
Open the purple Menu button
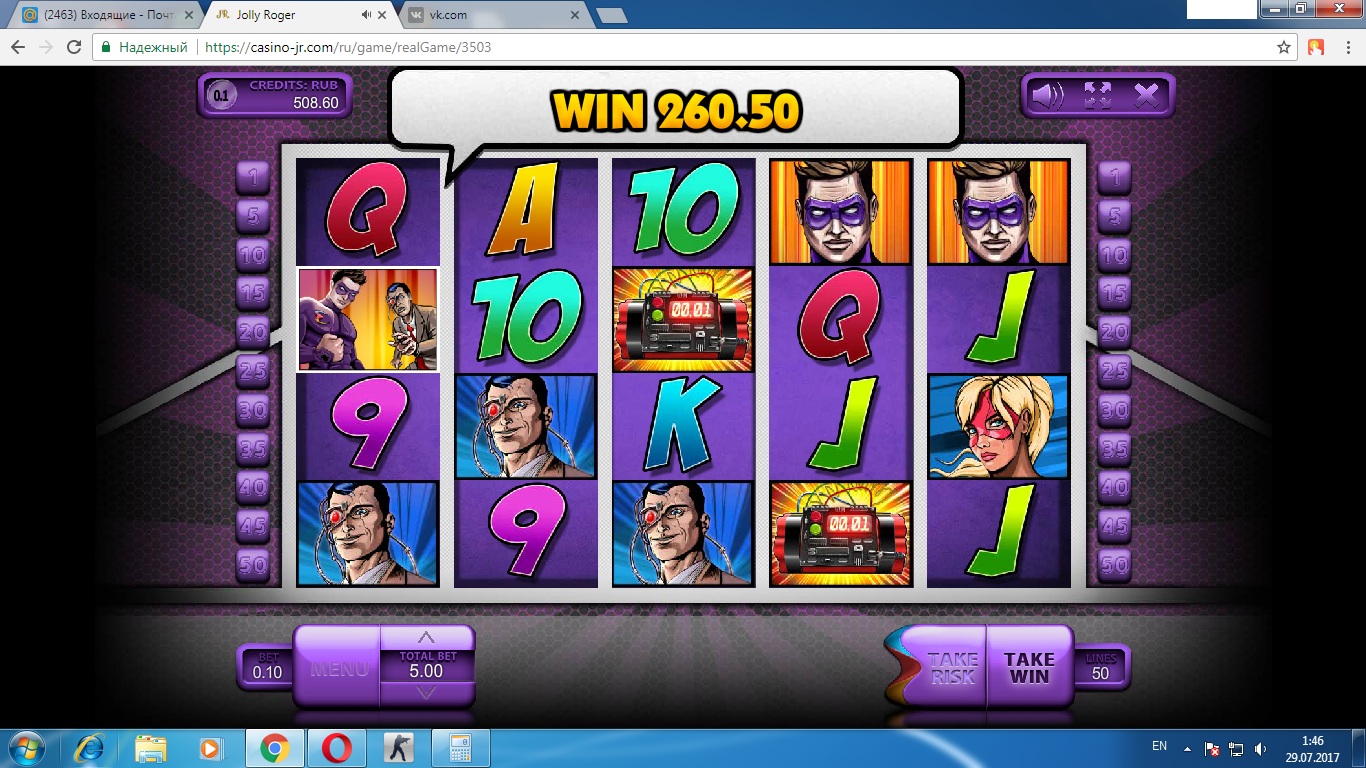pyautogui.click(x=338, y=668)
